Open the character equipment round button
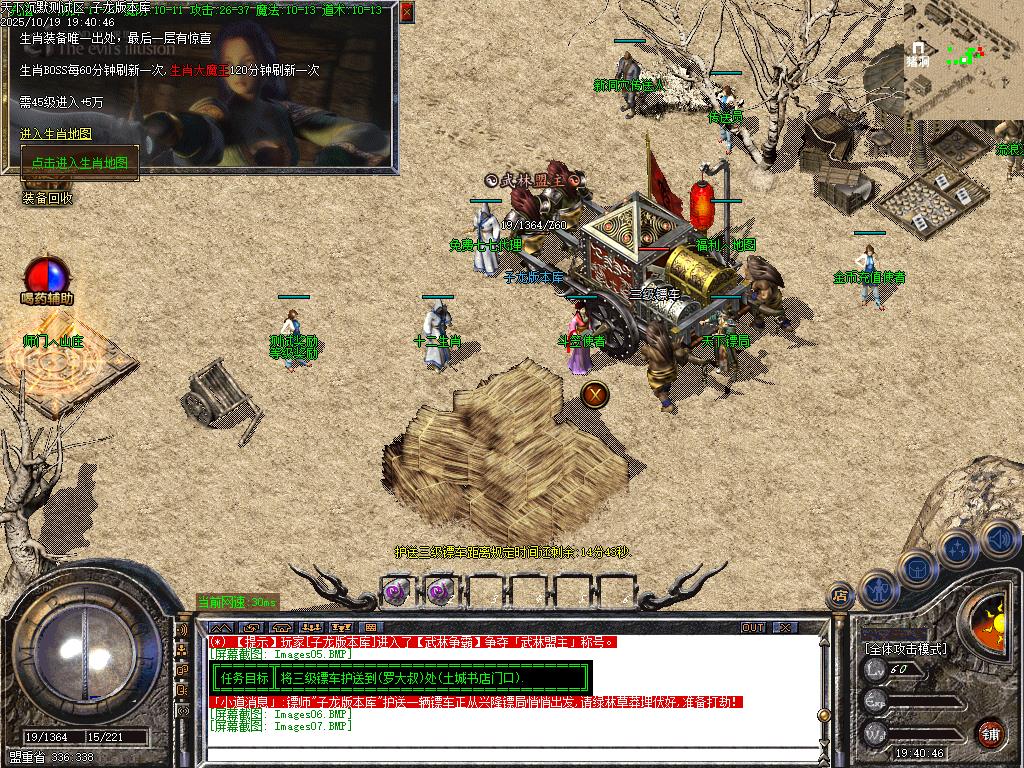The height and width of the screenshot is (768, 1024). (x=877, y=589)
